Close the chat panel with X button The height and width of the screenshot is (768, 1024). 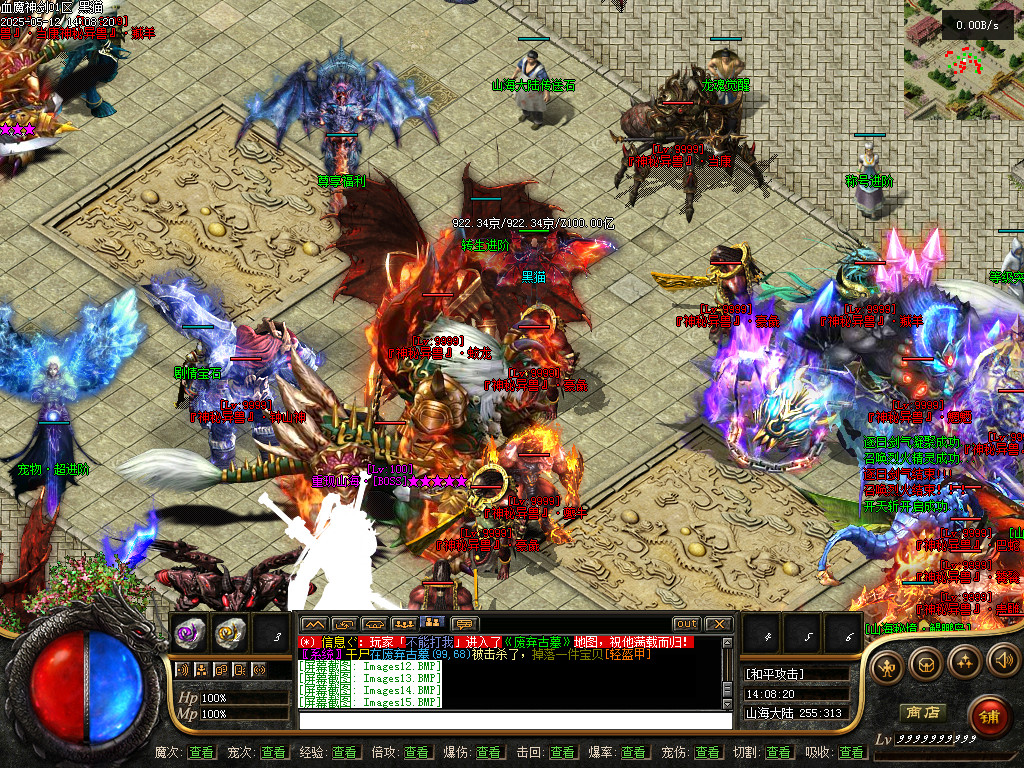point(718,624)
